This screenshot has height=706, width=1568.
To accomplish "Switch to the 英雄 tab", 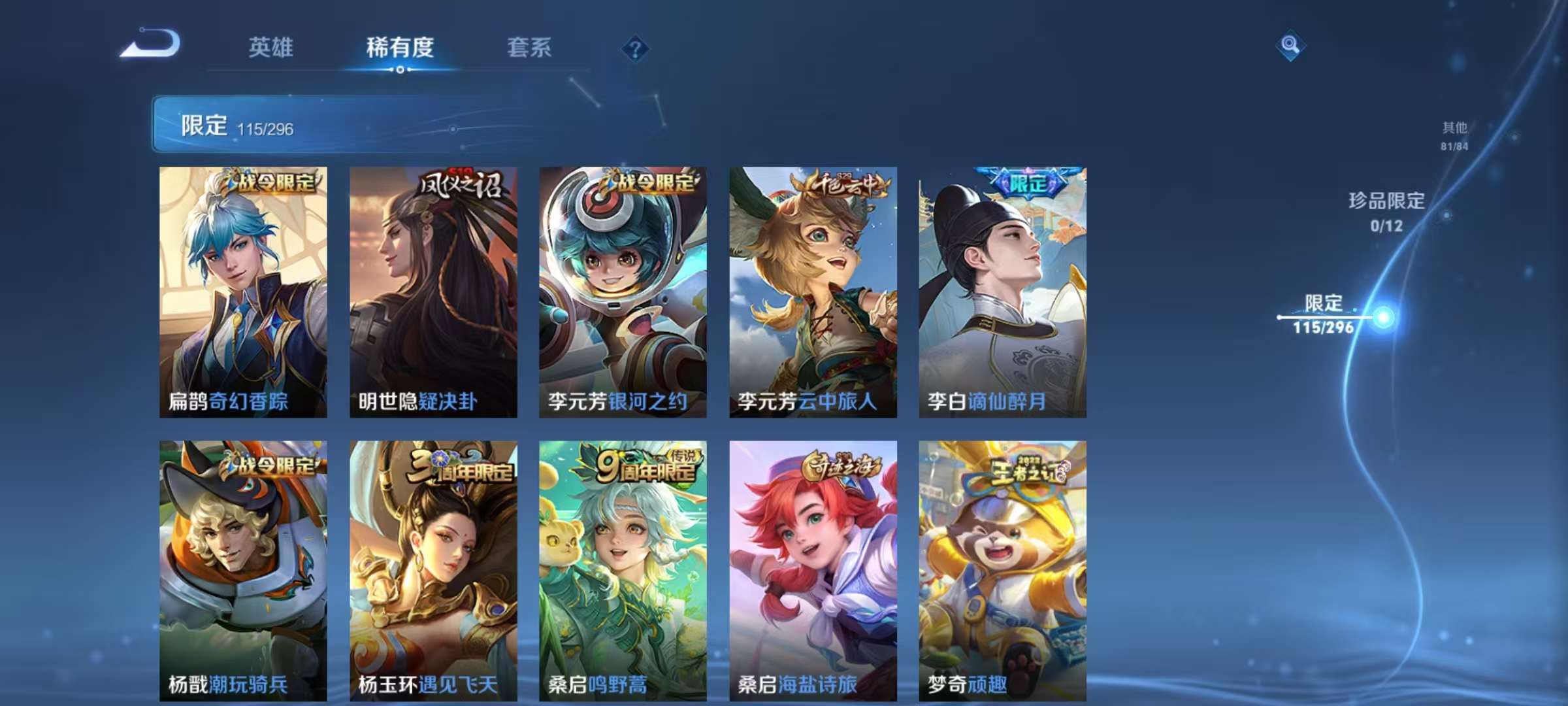I will 272,47.
